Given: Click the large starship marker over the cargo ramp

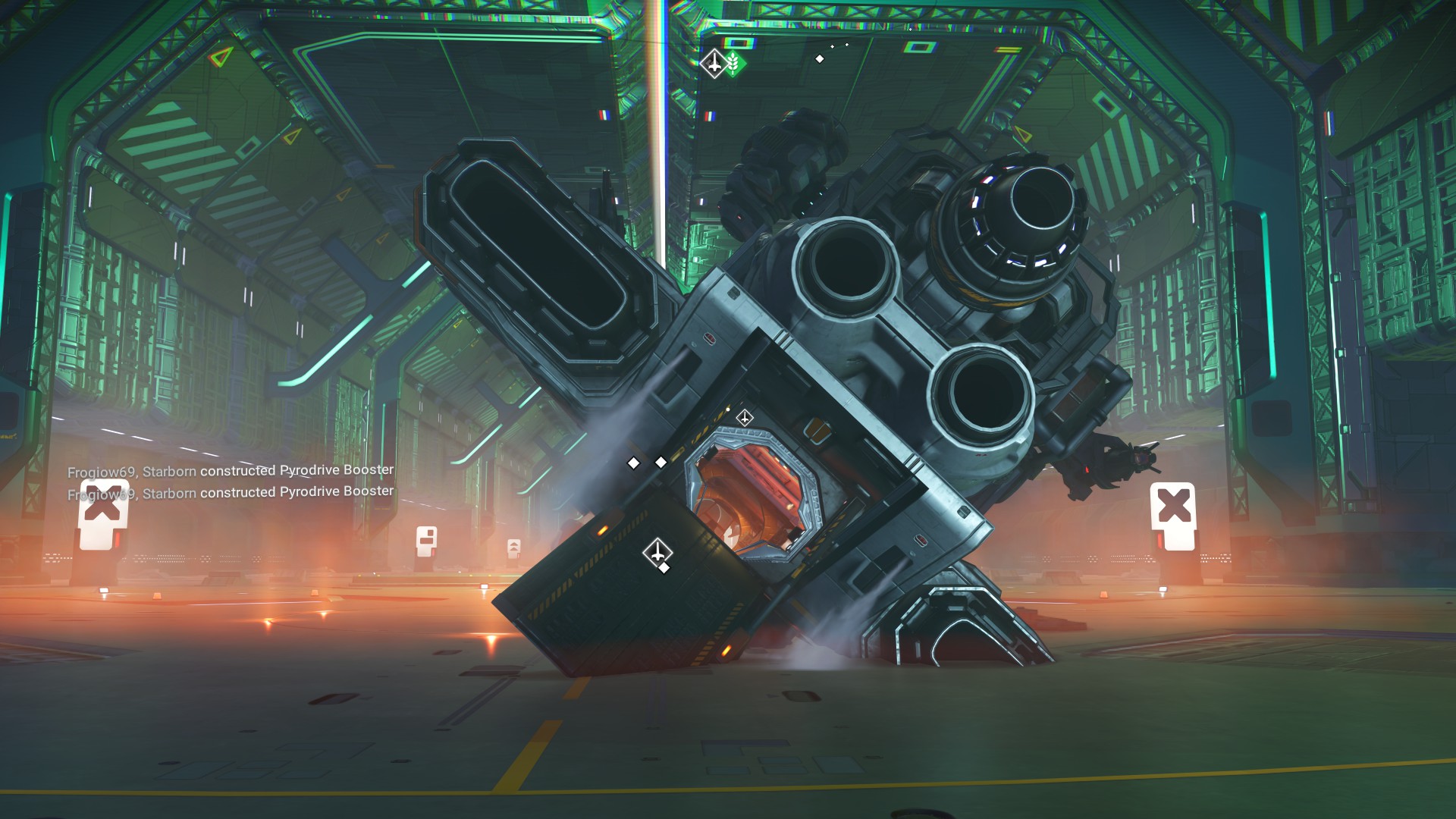Looking at the screenshot, I should tap(657, 551).
